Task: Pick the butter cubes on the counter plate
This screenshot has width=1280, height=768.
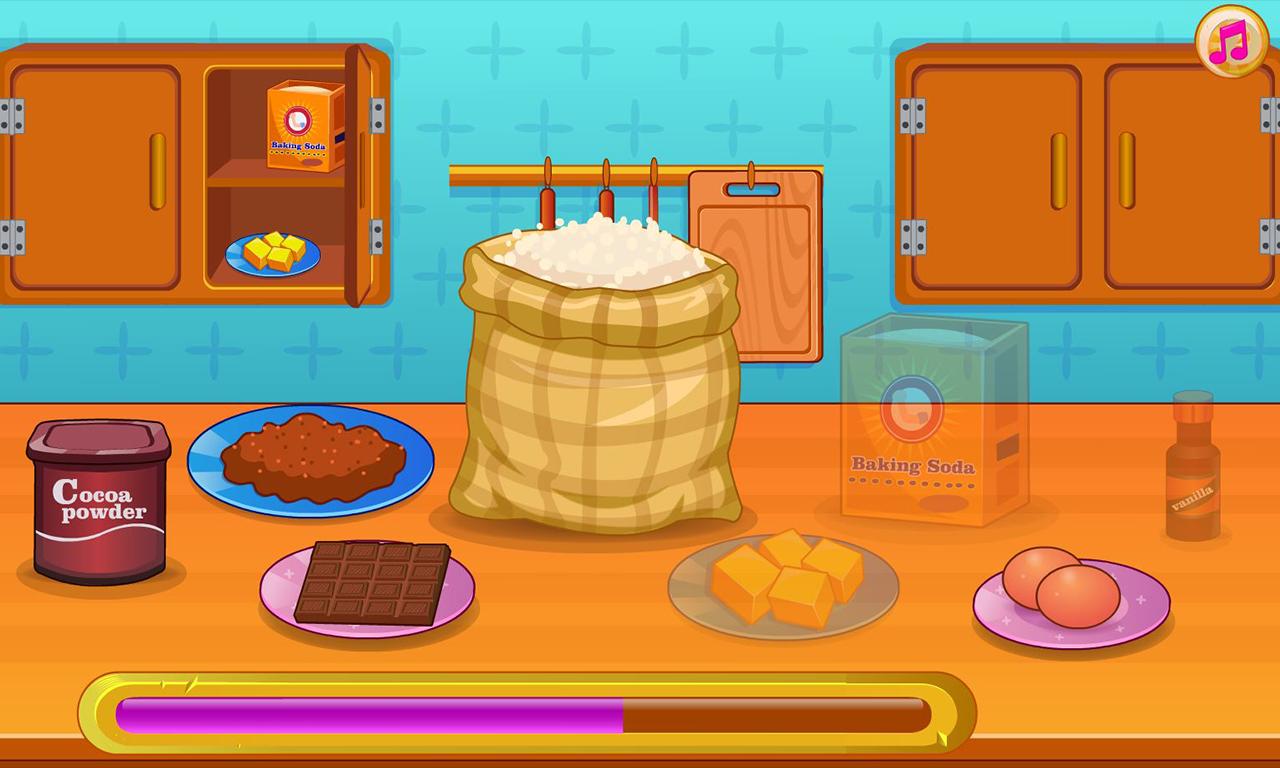Action: tap(785, 575)
